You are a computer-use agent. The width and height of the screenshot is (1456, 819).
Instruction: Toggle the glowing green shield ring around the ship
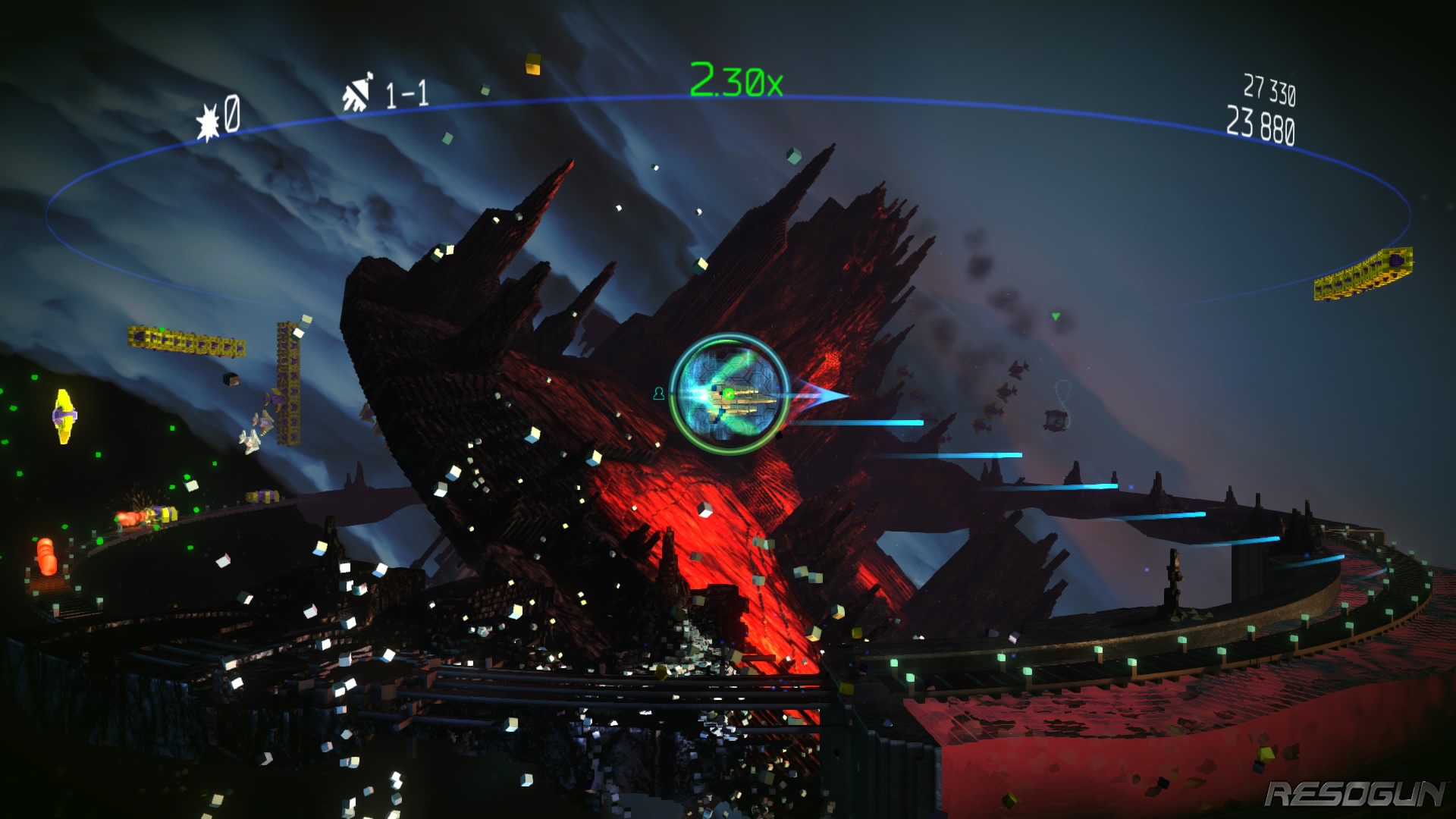coord(720,450)
